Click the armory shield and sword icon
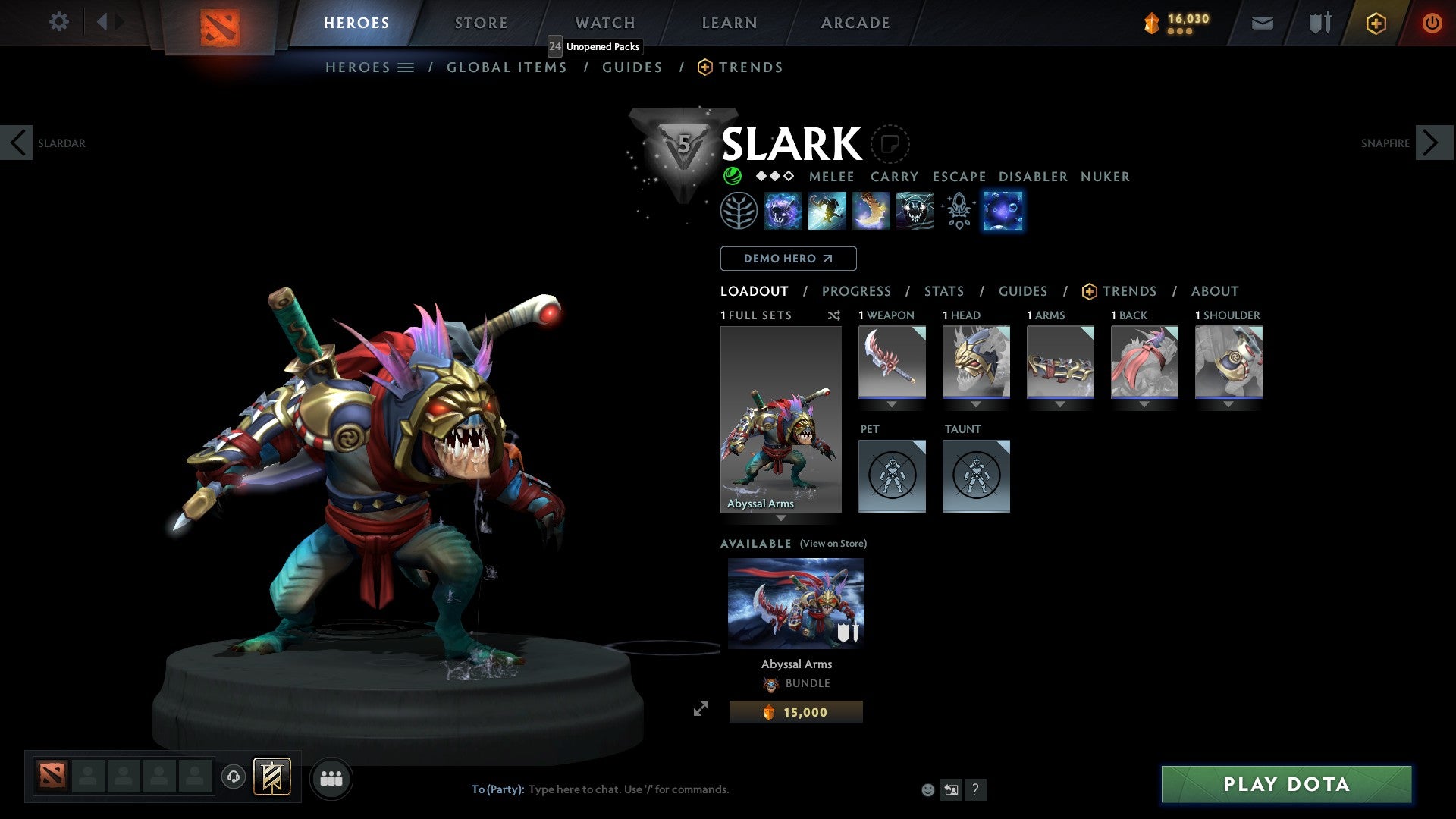This screenshot has height=819, width=1456. 1319,23
